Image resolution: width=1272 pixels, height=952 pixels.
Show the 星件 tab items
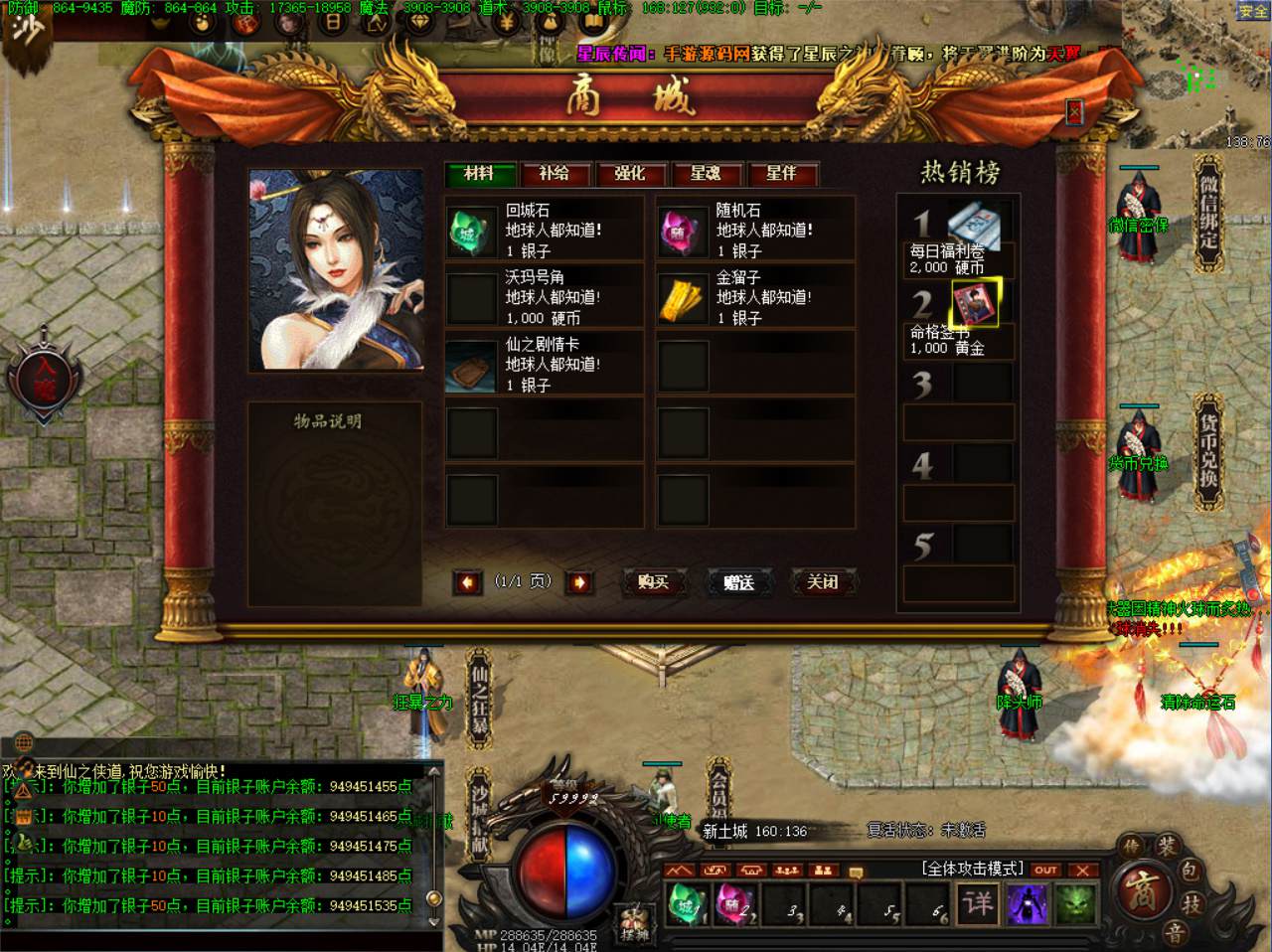781,174
